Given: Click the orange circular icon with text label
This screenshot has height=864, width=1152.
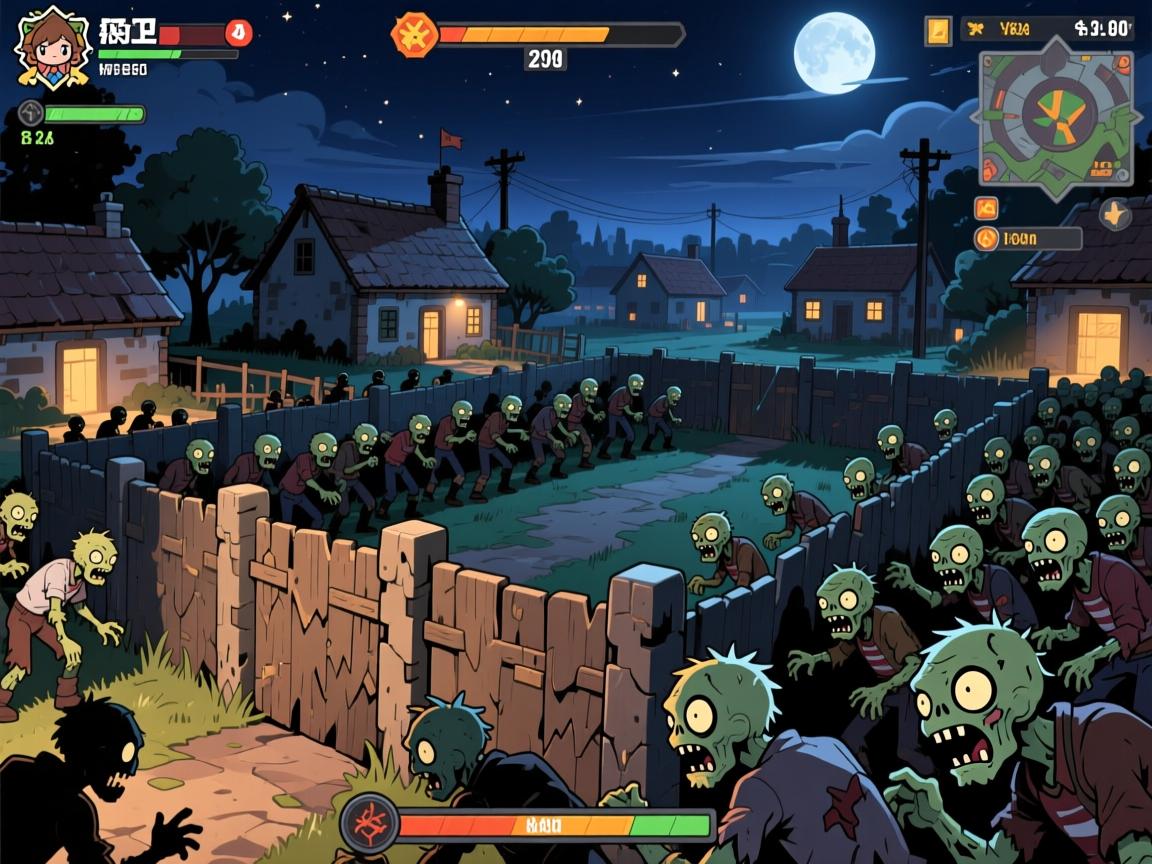Looking at the screenshot, I should (x=987, y=239).
